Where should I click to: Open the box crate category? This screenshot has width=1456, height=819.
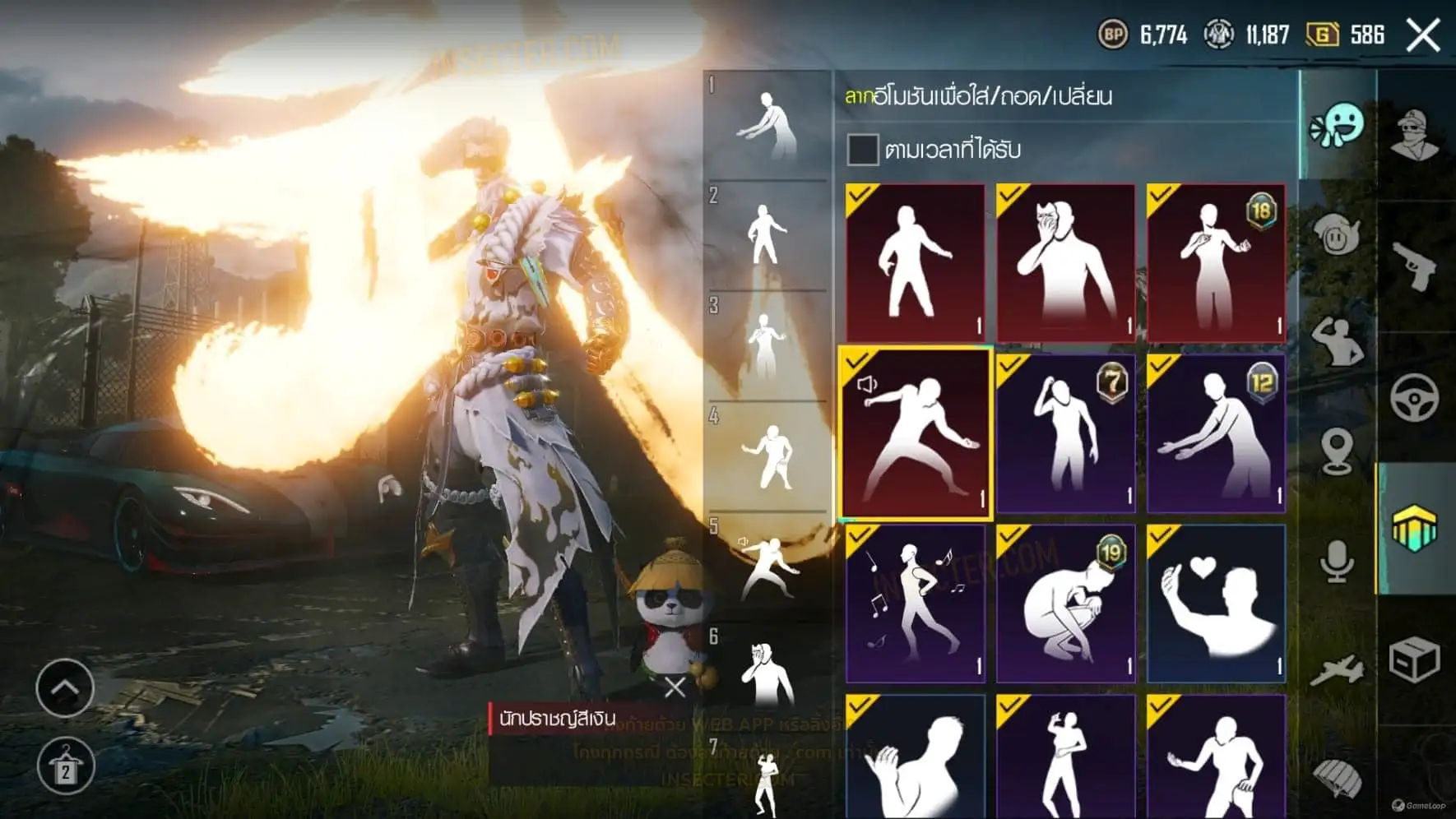pos(1415,660)
